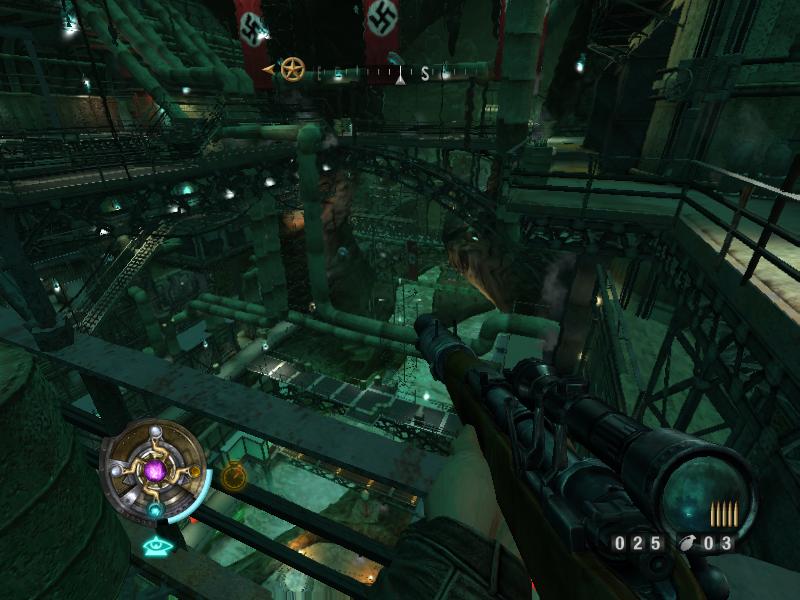Click the compass bar's S heading

(x=424, y=72)
